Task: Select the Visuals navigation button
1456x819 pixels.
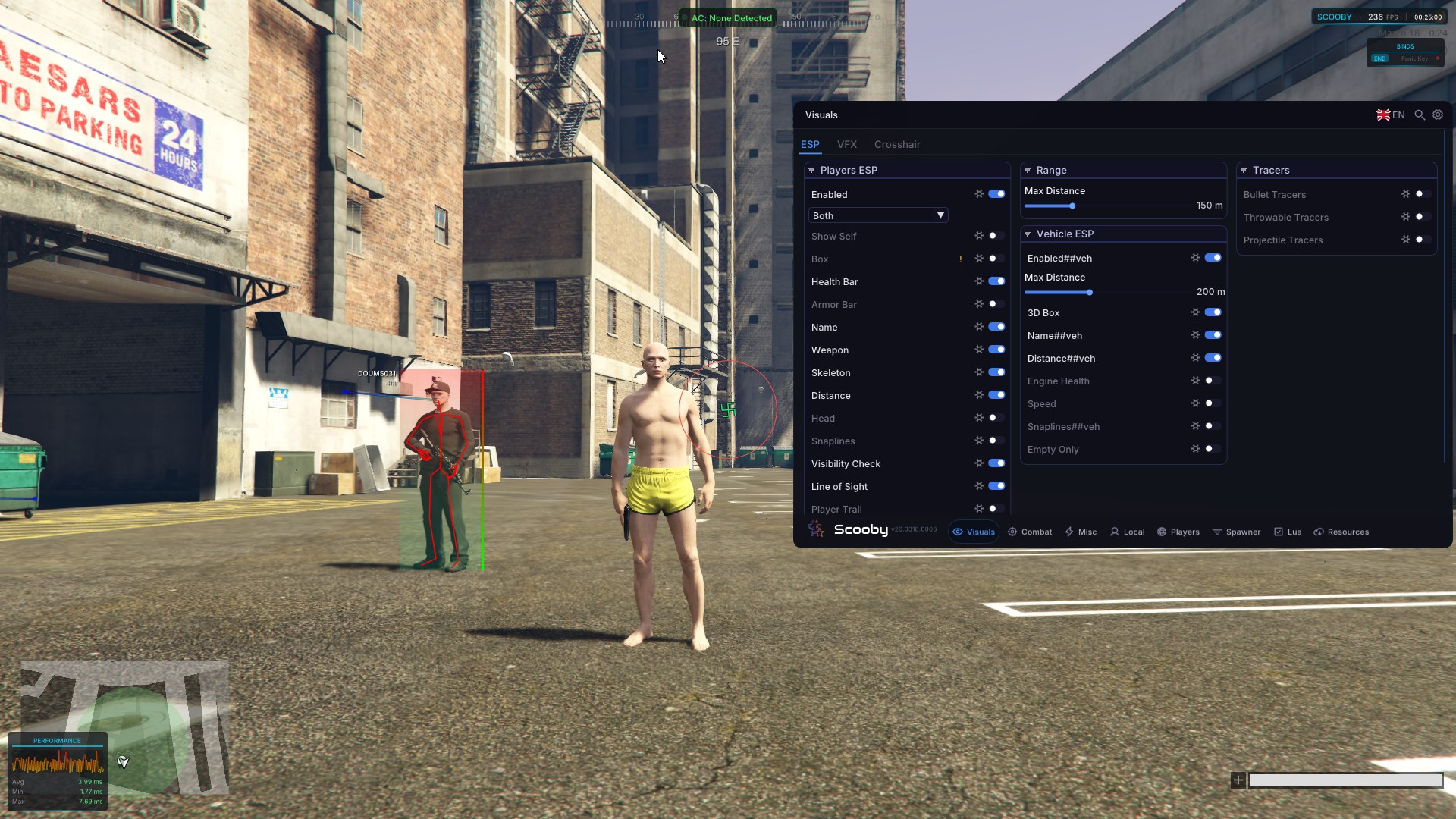Action: (x=974, y=532)
